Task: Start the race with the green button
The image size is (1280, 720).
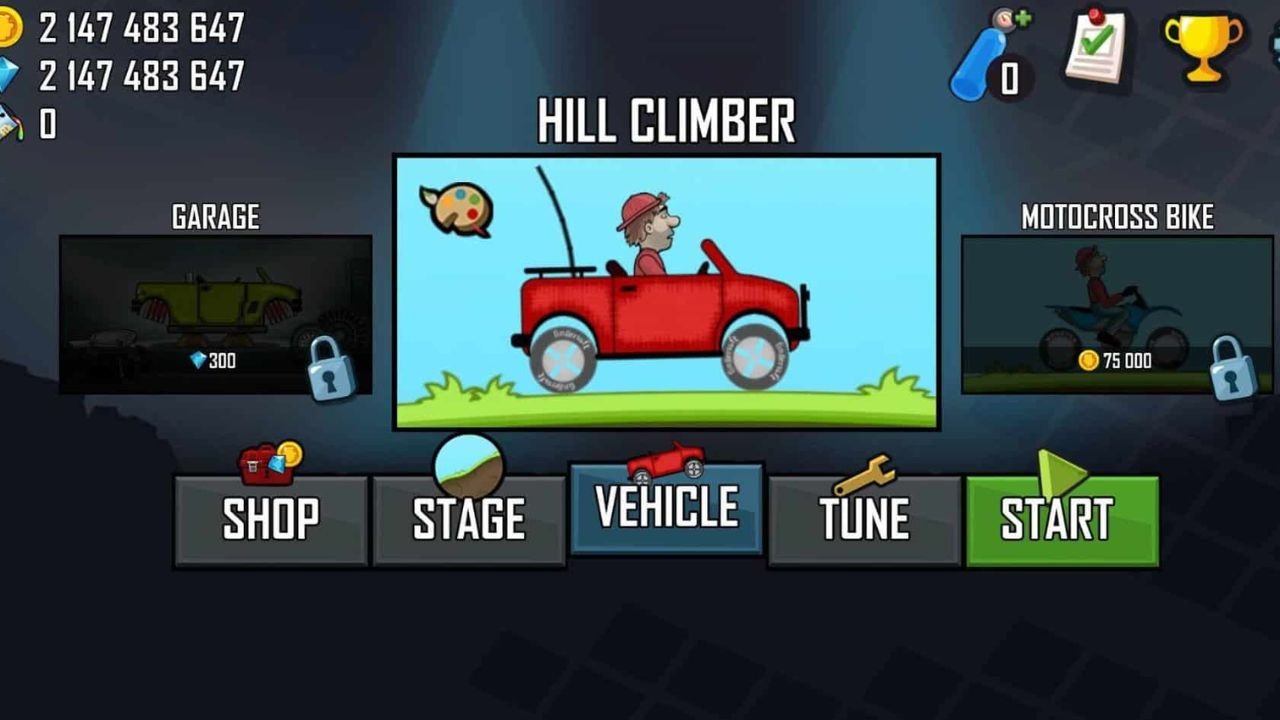Action: (1062, 520)
